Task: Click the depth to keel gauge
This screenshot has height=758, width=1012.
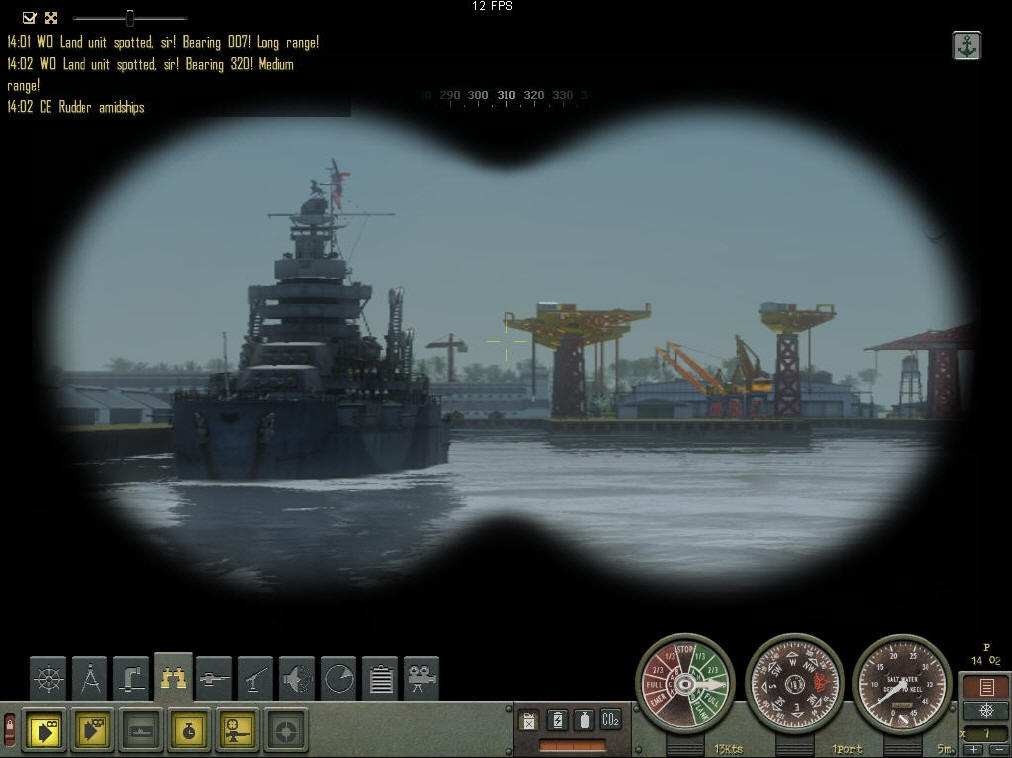Action: (x=902, y=684)
